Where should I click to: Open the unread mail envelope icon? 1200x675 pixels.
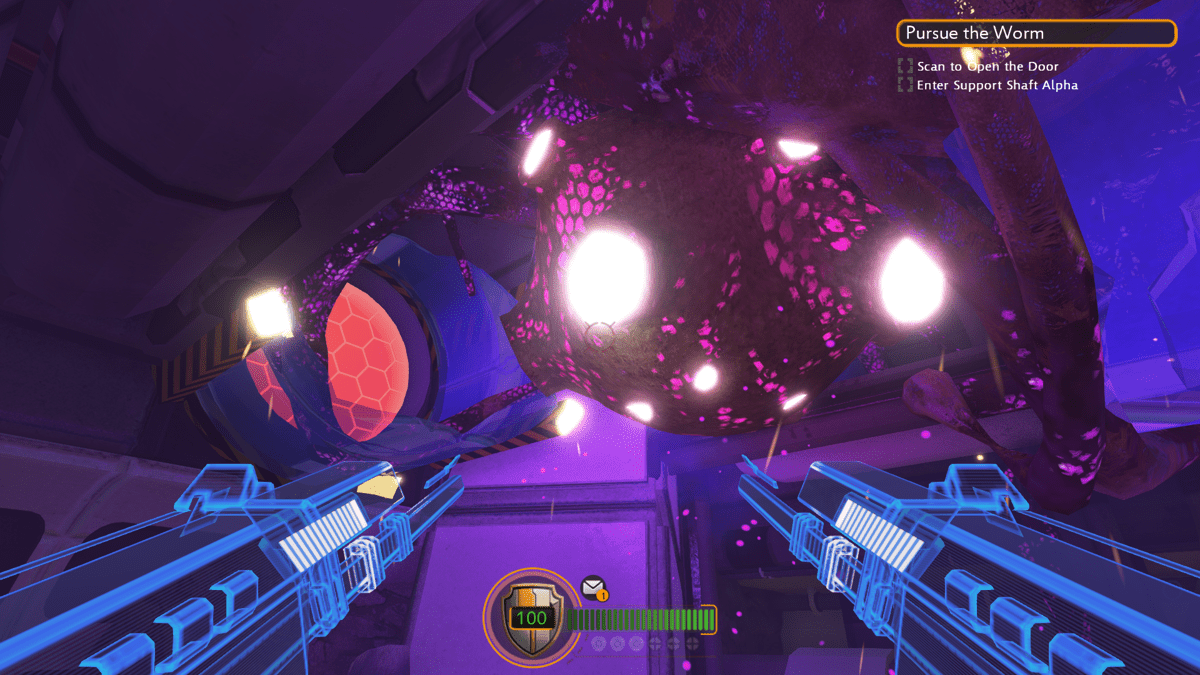click(x=593, y=586)
